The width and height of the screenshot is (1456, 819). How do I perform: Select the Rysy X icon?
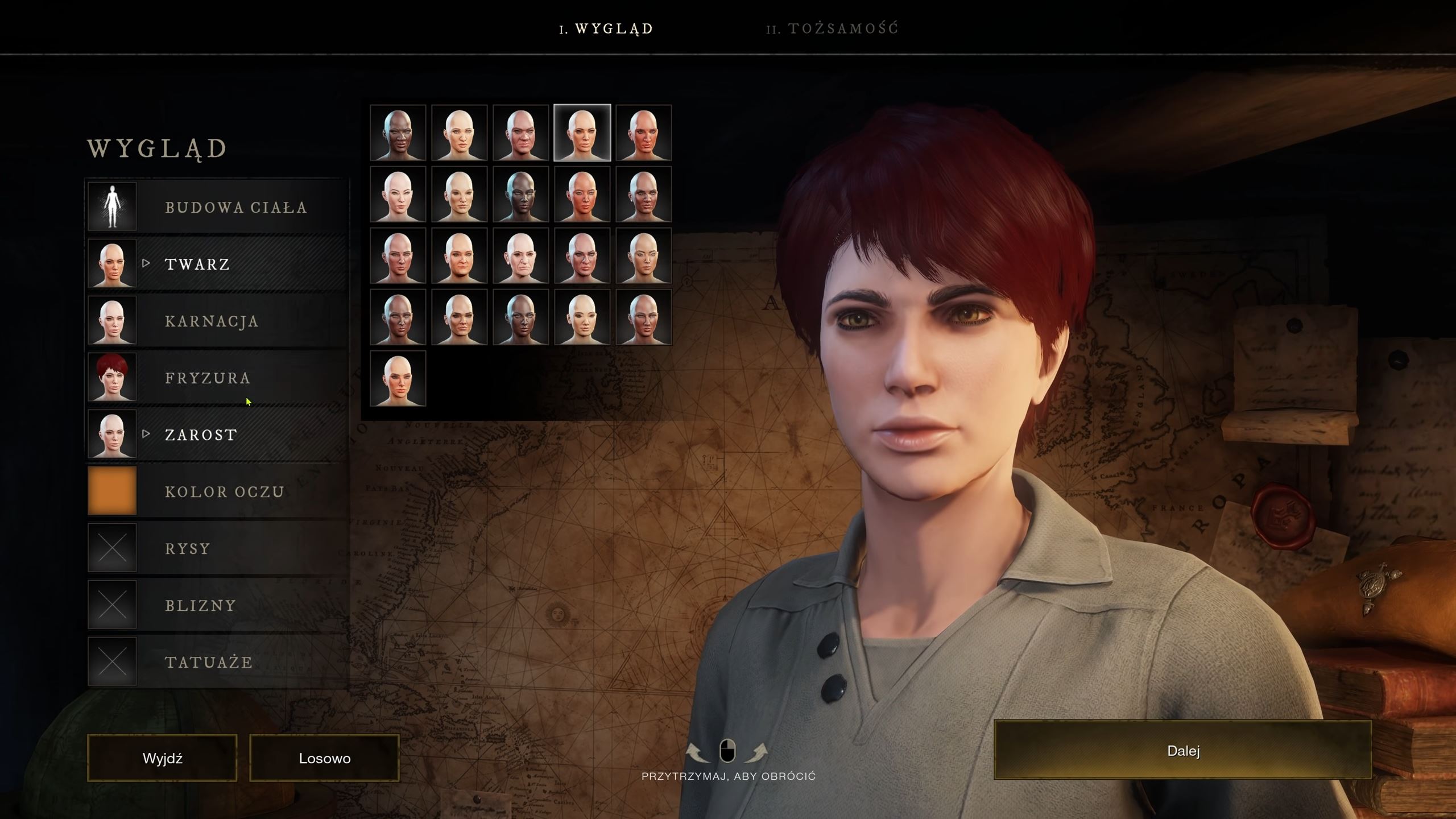[x=111, y=548]
